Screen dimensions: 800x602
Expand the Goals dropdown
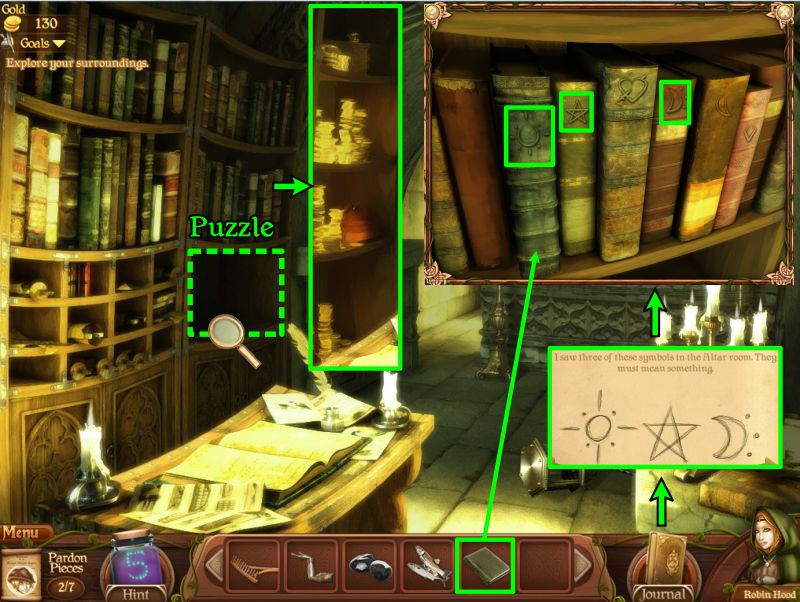coord(42,44)
